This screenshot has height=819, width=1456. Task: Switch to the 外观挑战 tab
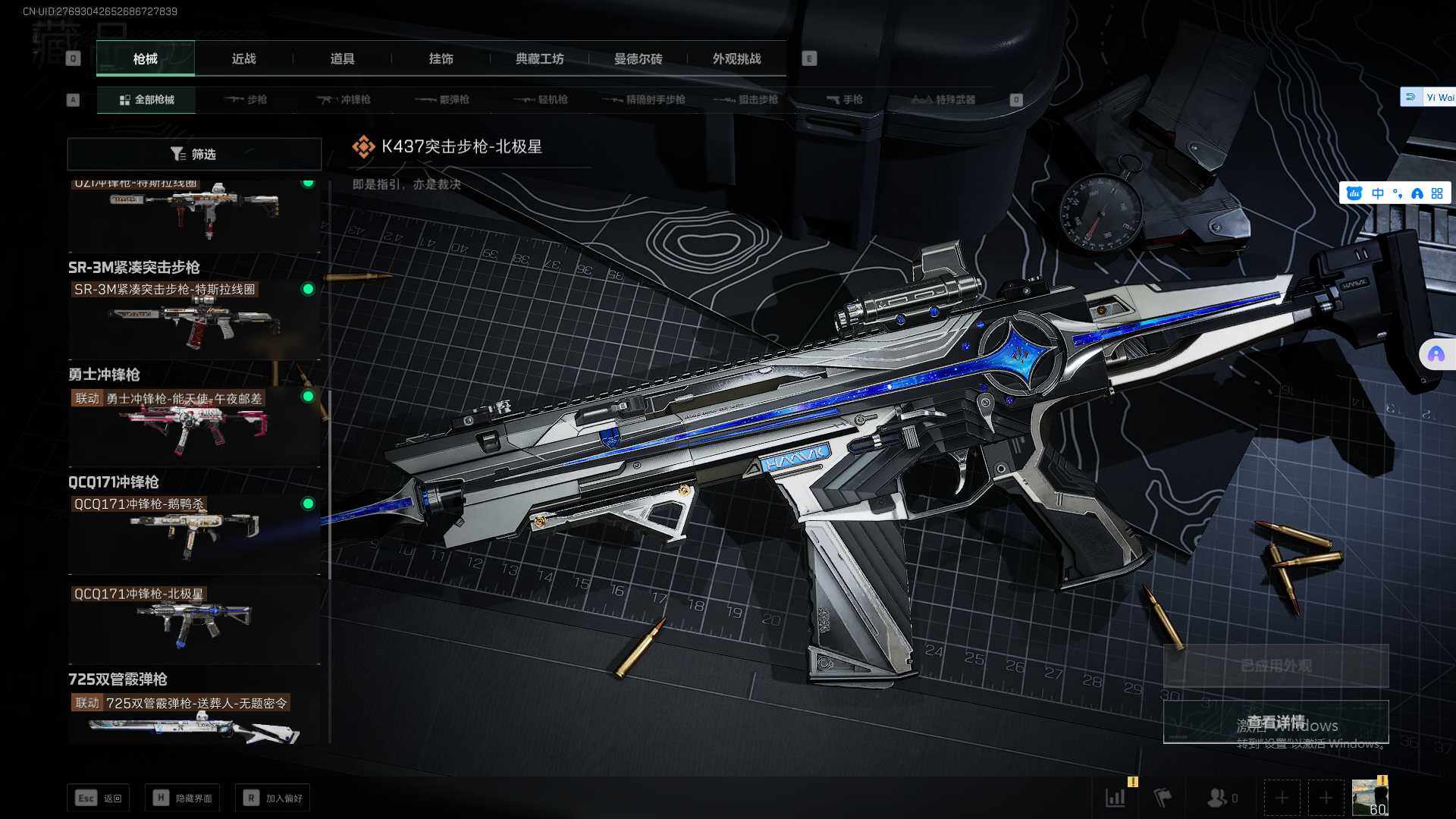click(x=736, y=58)
